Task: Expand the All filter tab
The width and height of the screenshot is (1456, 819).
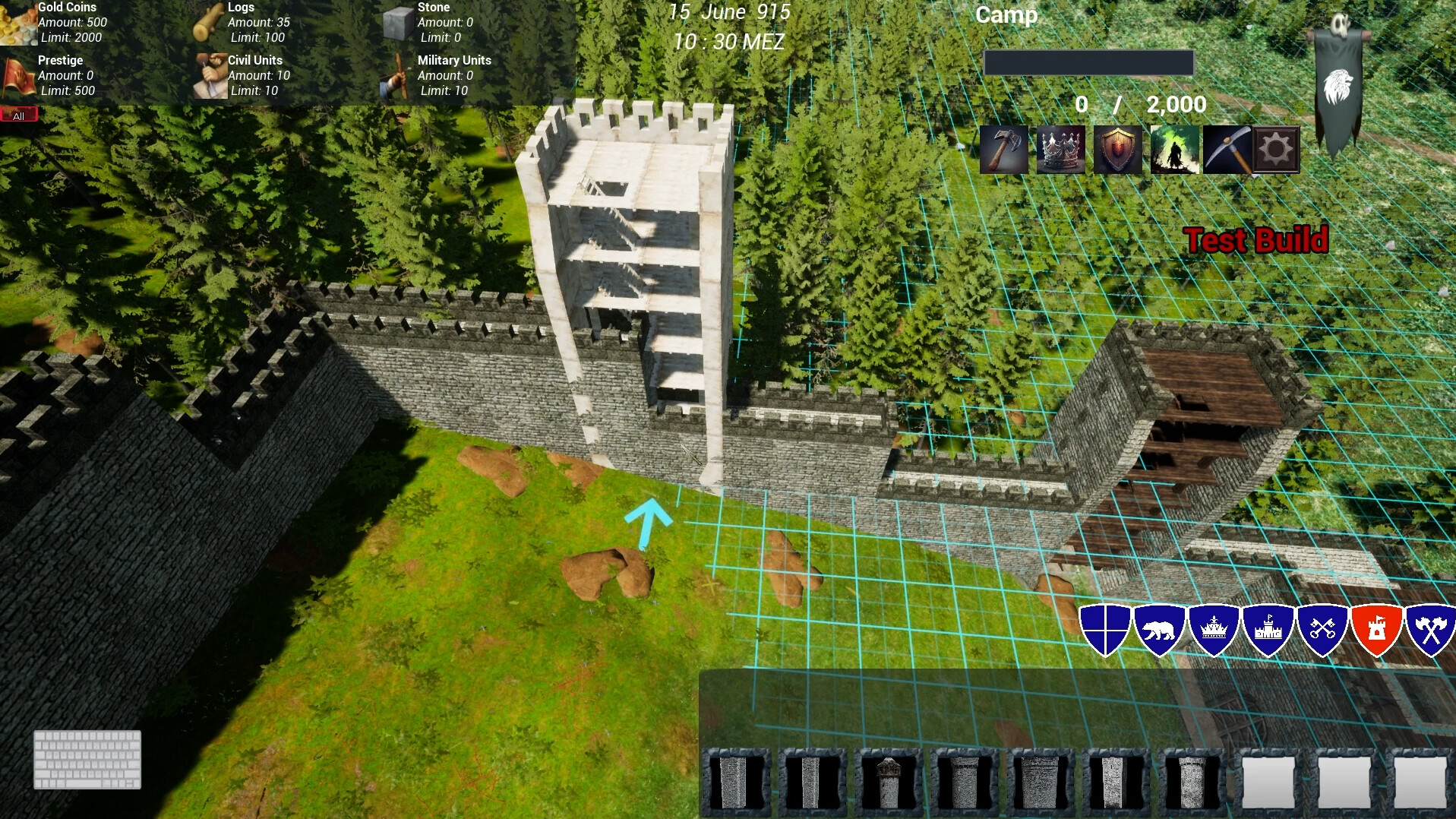Action: (x=19, y=114)
